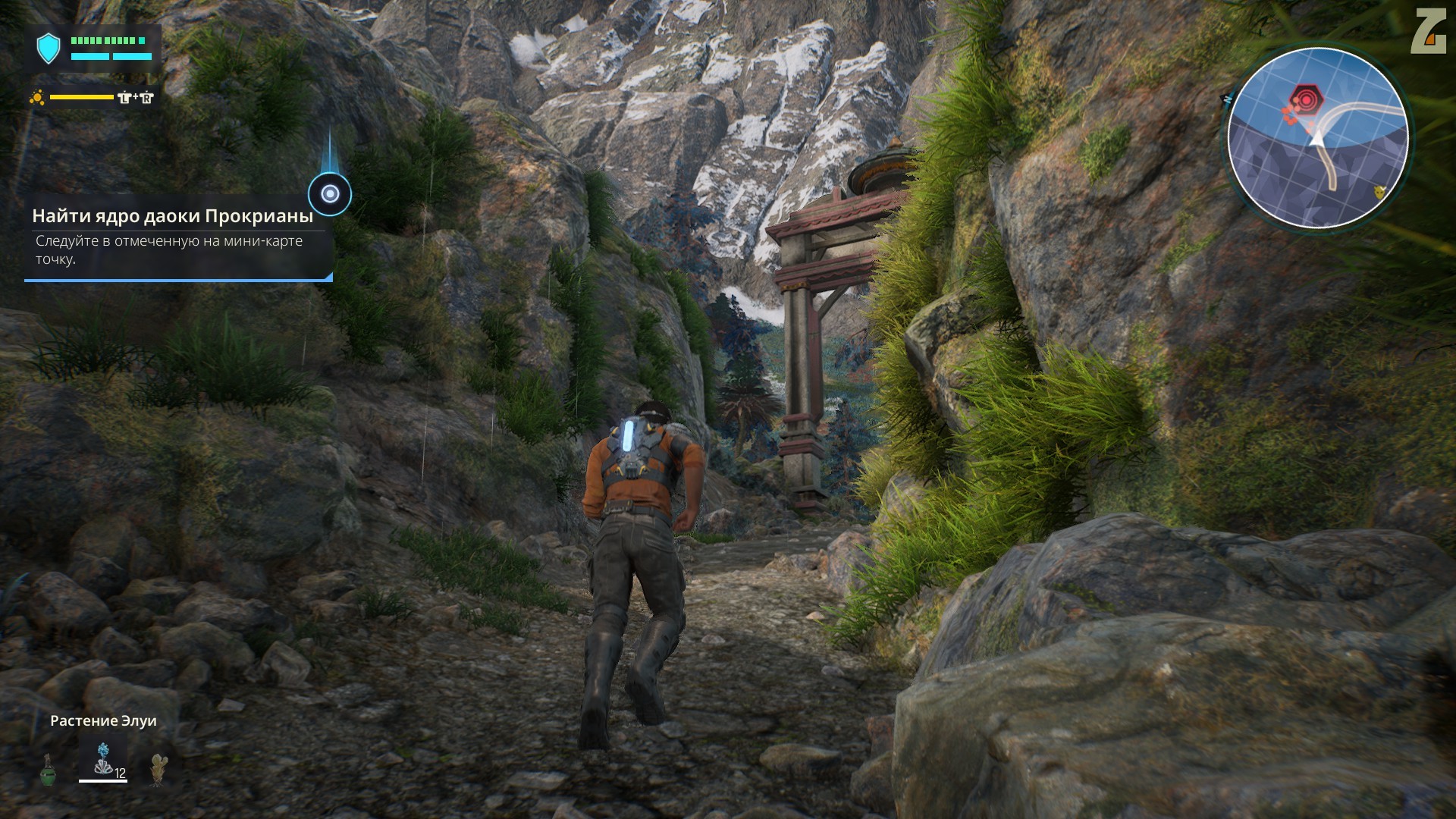The image size is (1456, 819).
Task: Select the yellow creature head minimap marker
Action: coord(1379,192)
